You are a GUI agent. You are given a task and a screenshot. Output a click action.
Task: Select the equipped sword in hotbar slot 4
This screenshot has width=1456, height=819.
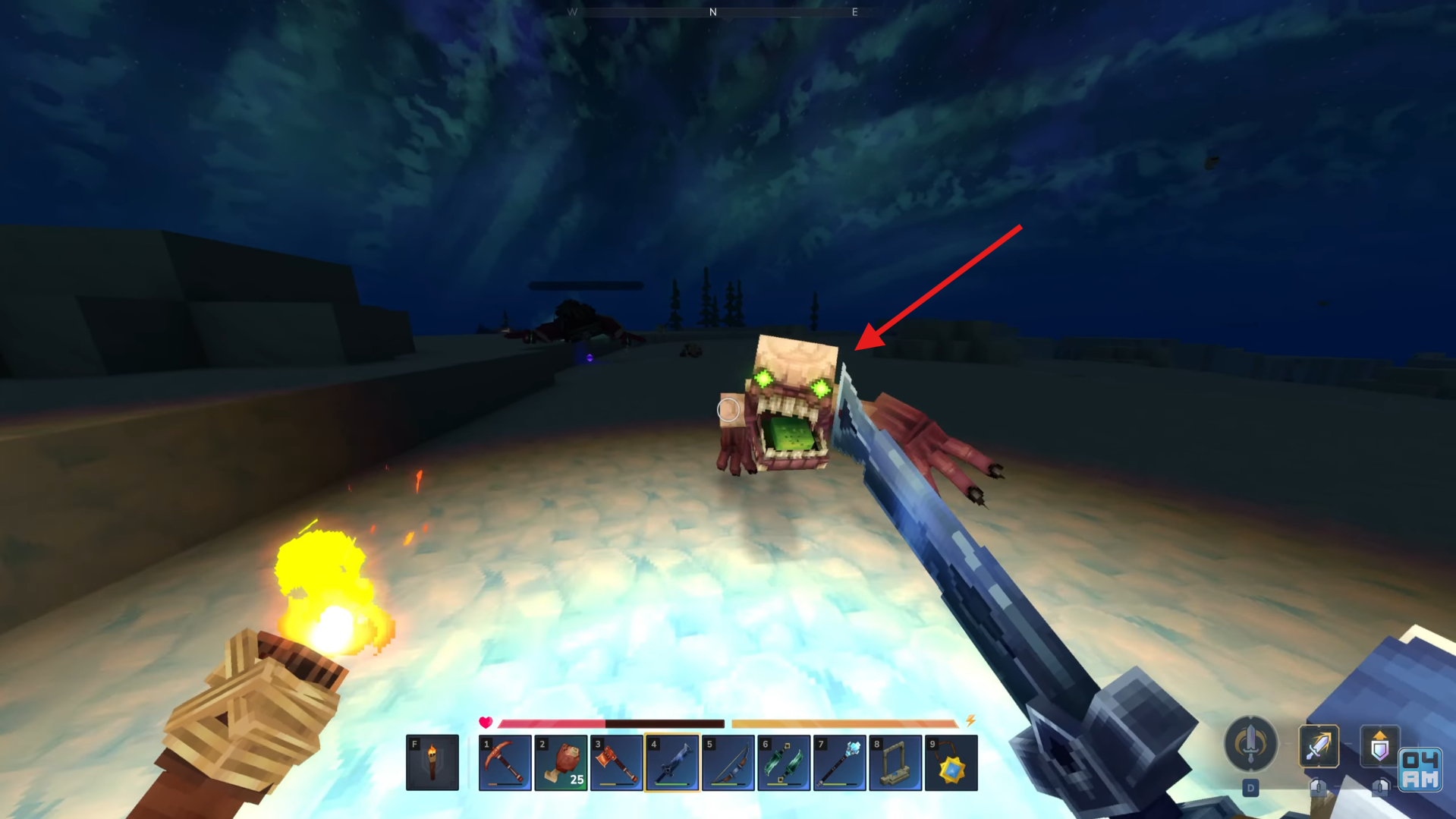coord(673,763)
